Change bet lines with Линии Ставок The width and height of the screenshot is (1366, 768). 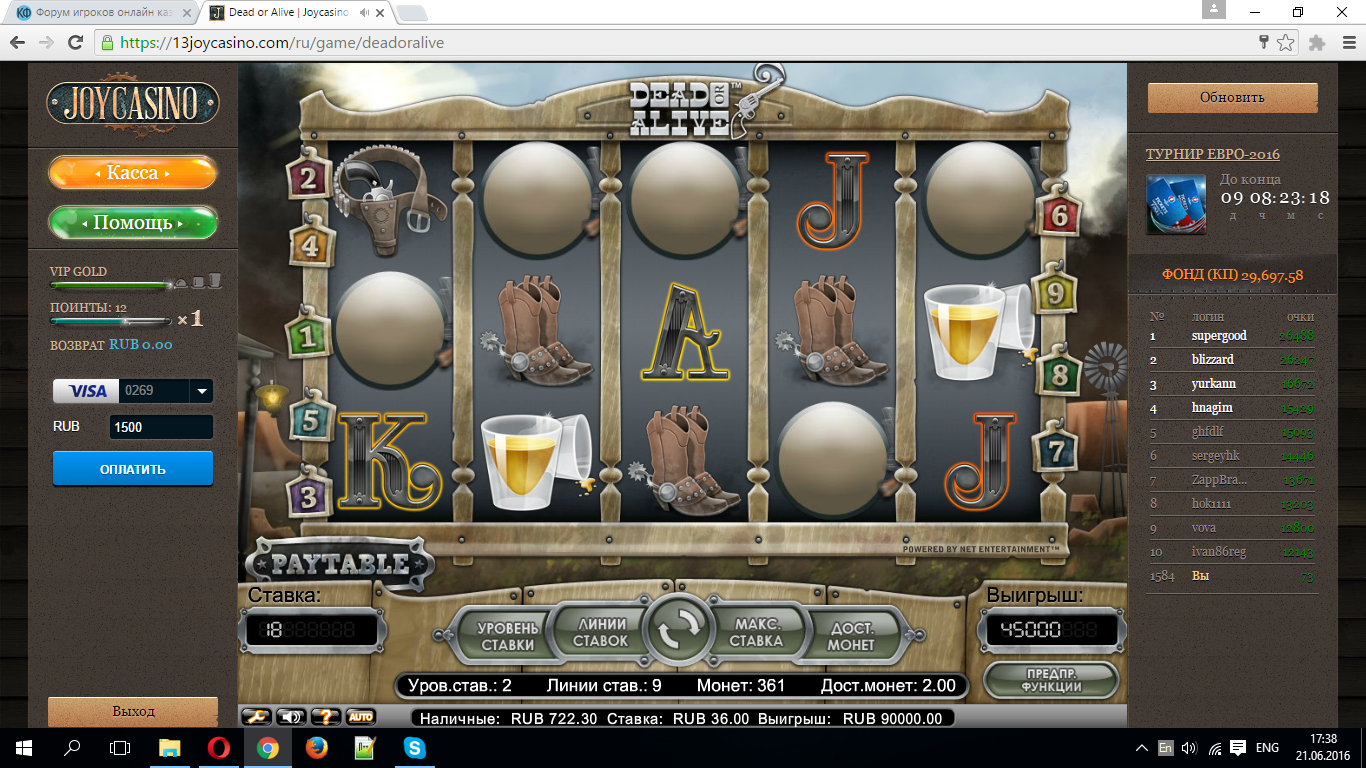click(x=601, y=632)
